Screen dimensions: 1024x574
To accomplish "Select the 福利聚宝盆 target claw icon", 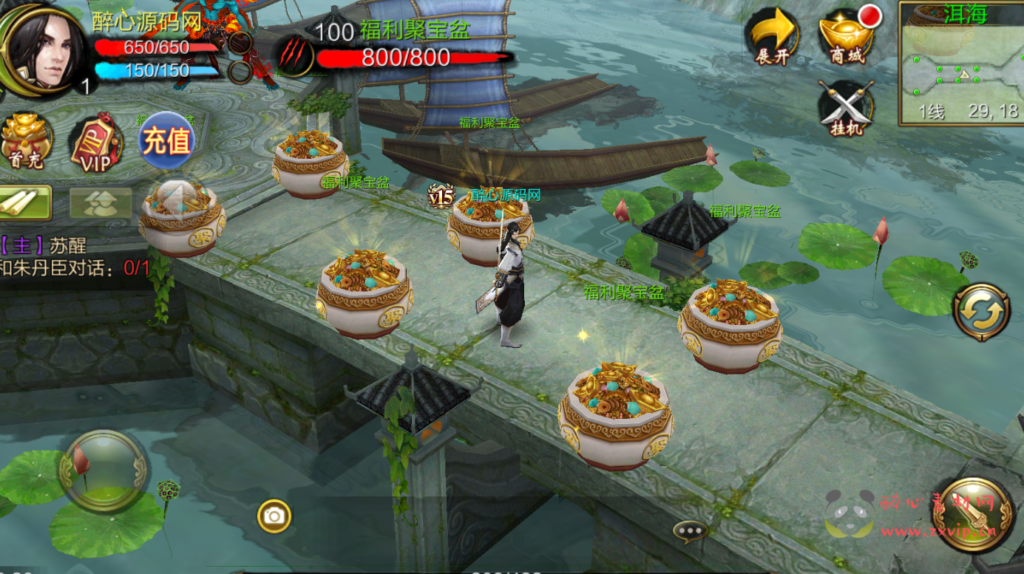I will pyautogui.click(x=294, y=54).
